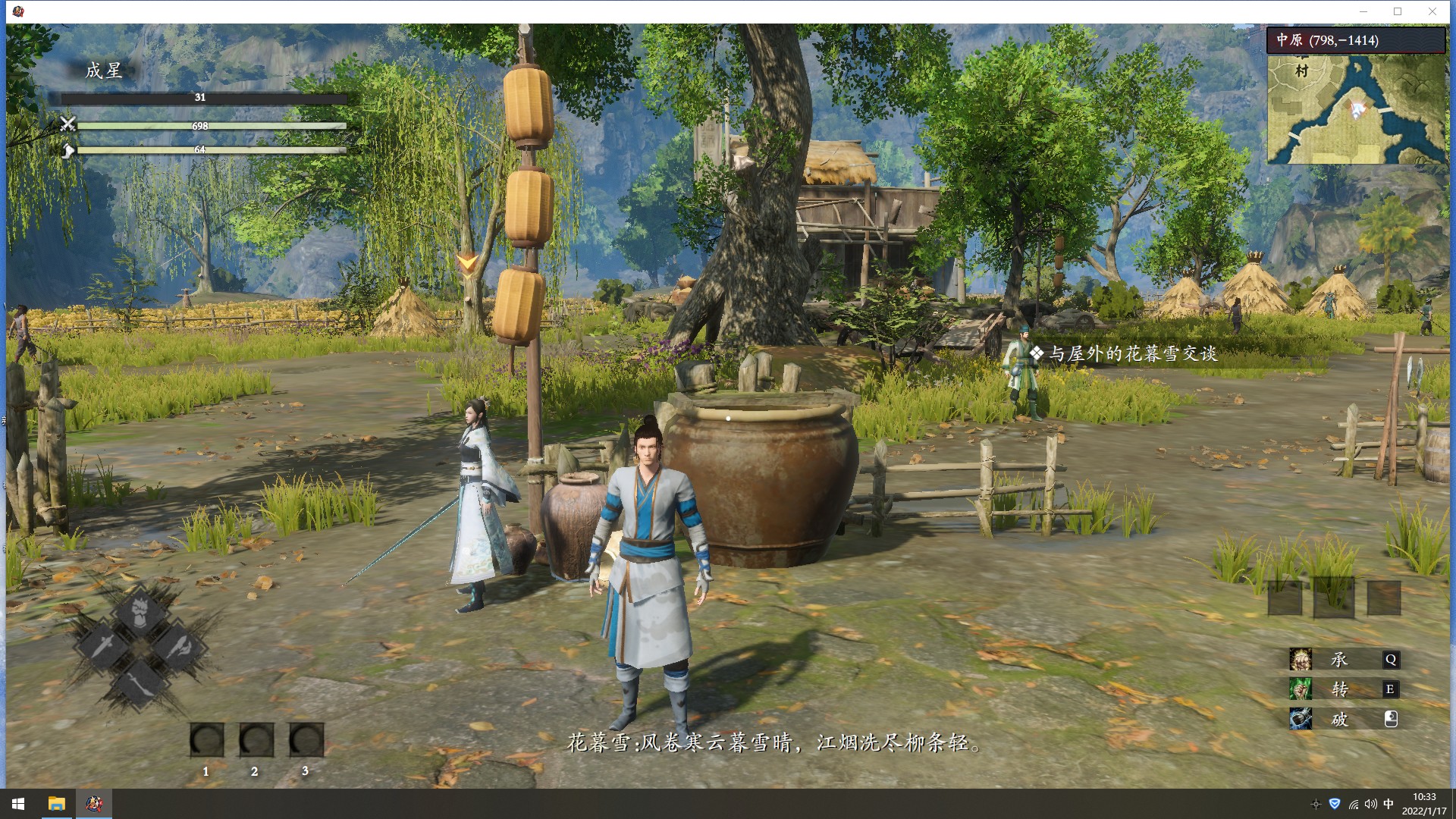The width and height of the screenshot is (1456, 819).
Task: Activate the 承 skill icon
Action: 1301,660
